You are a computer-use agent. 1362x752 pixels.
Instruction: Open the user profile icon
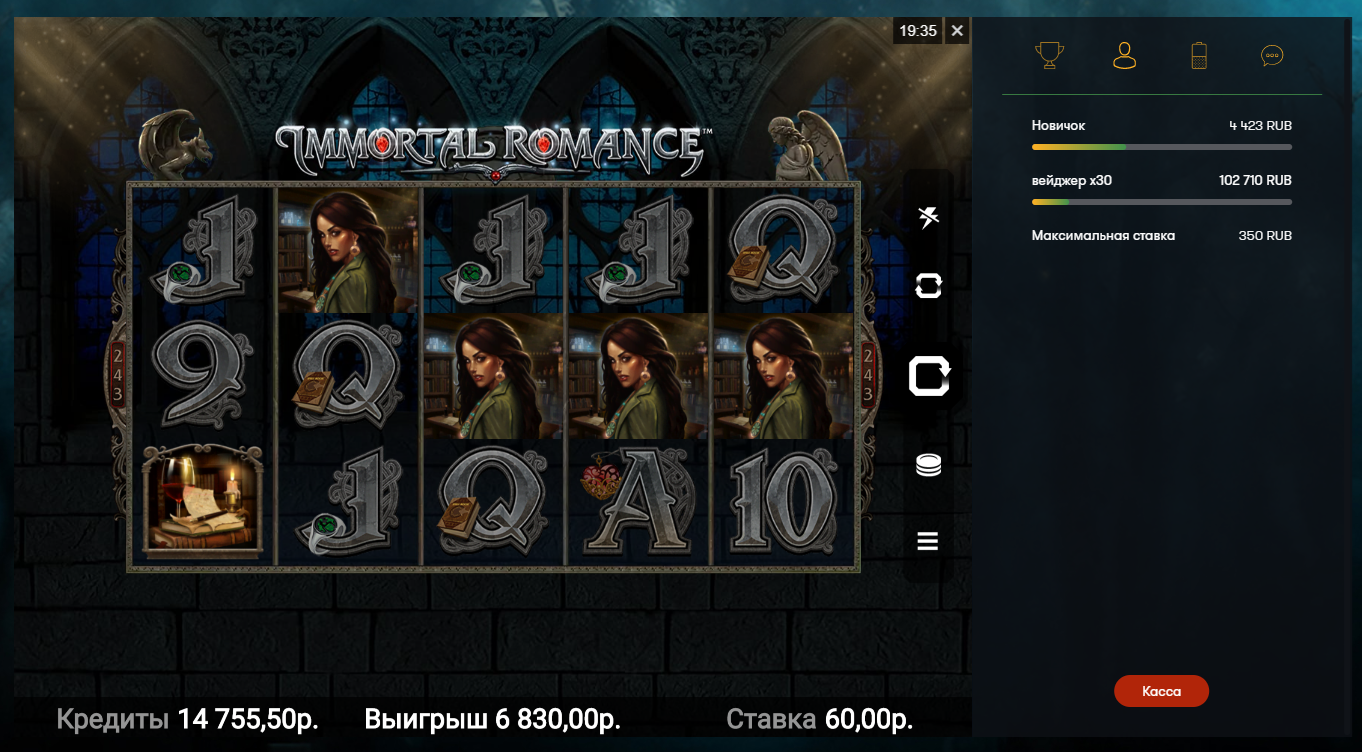coord(1125,55)
